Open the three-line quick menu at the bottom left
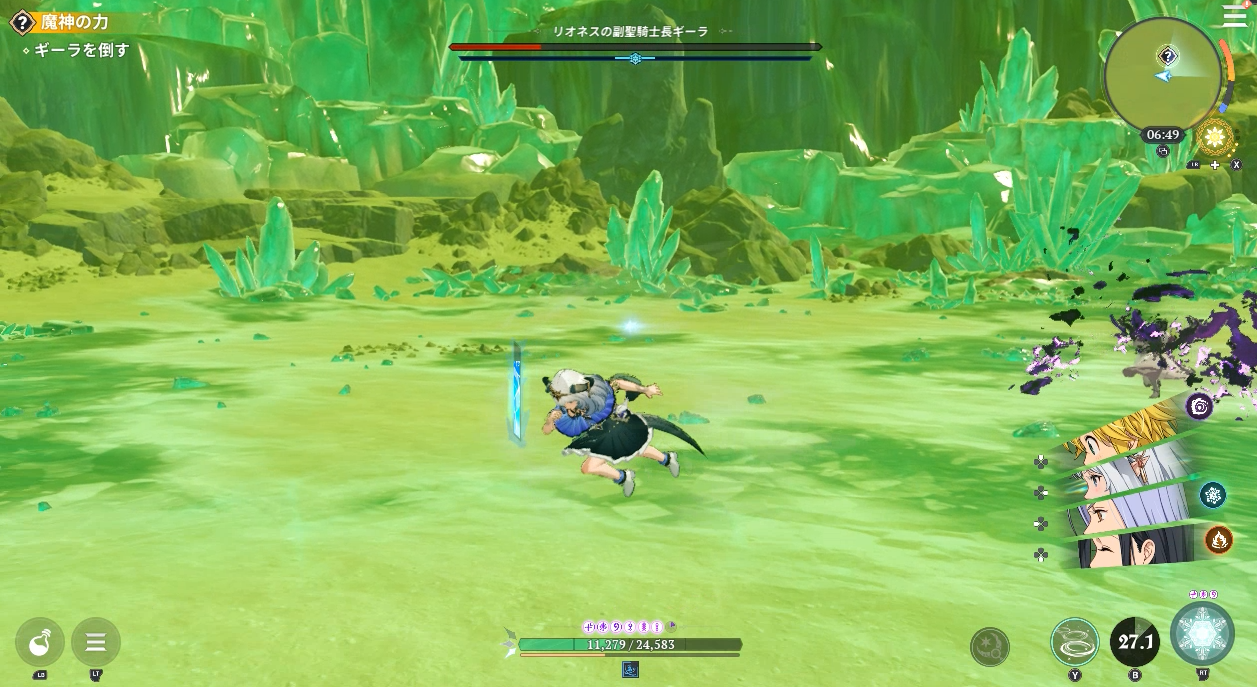The image size is (1257, 687). click(96, 642)
